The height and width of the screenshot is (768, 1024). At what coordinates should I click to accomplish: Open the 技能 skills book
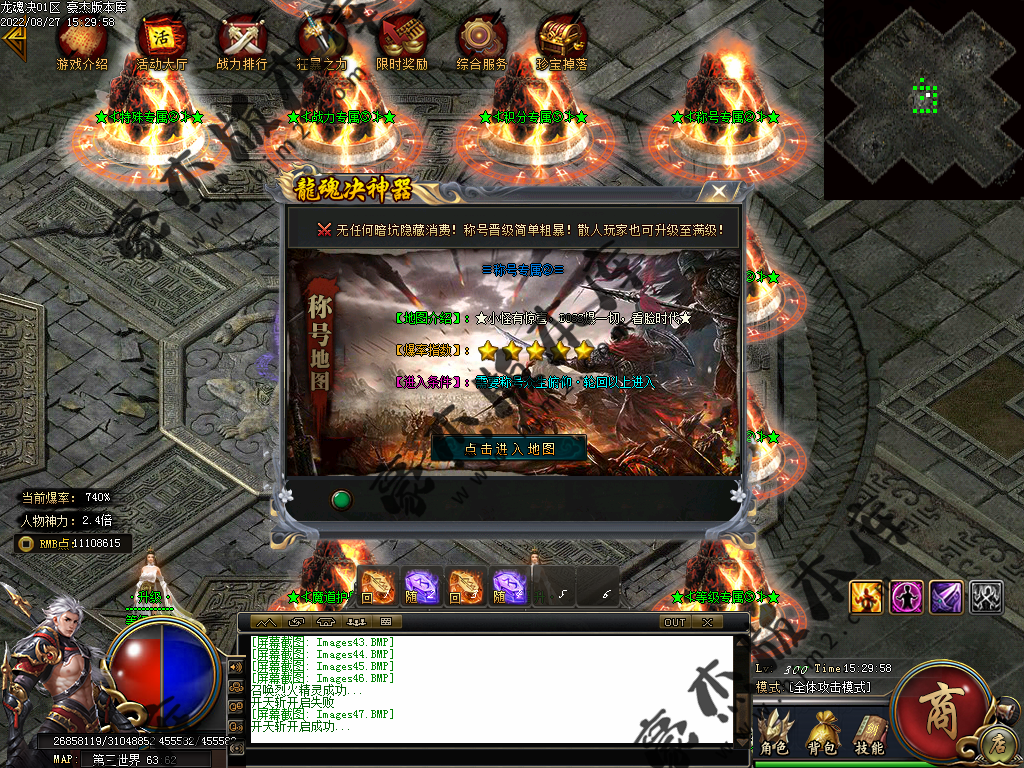(x=868, y=735)
